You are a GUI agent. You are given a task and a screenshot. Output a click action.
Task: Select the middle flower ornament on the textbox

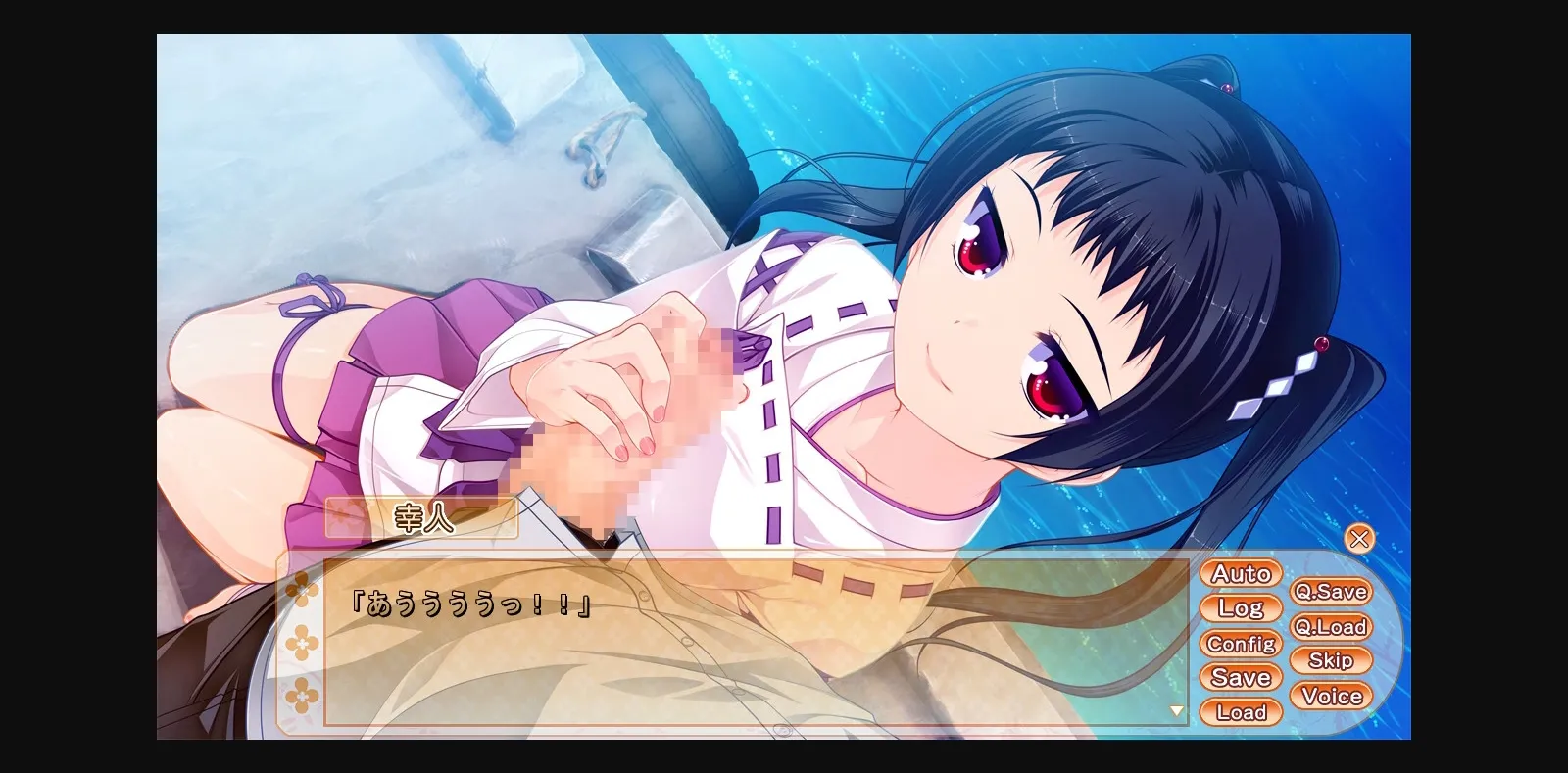tap(302, 642)
